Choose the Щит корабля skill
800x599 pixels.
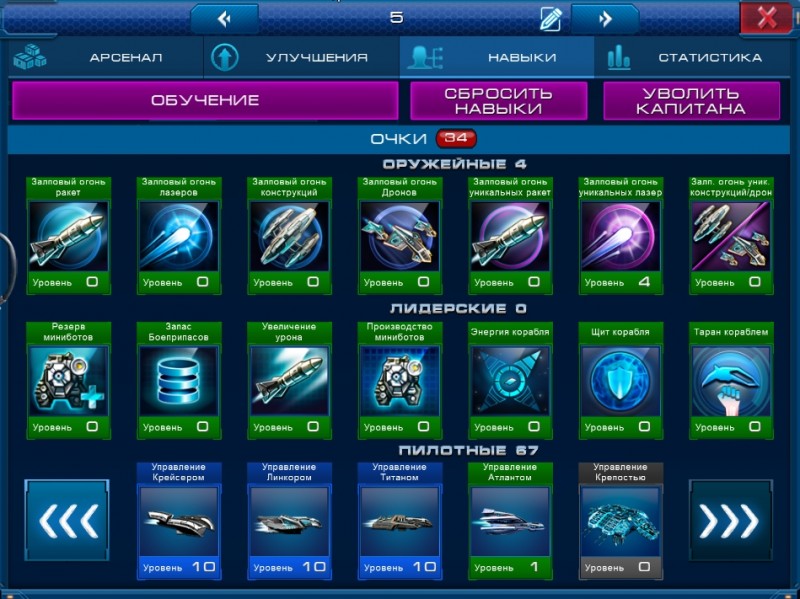[x=620, y=380]
